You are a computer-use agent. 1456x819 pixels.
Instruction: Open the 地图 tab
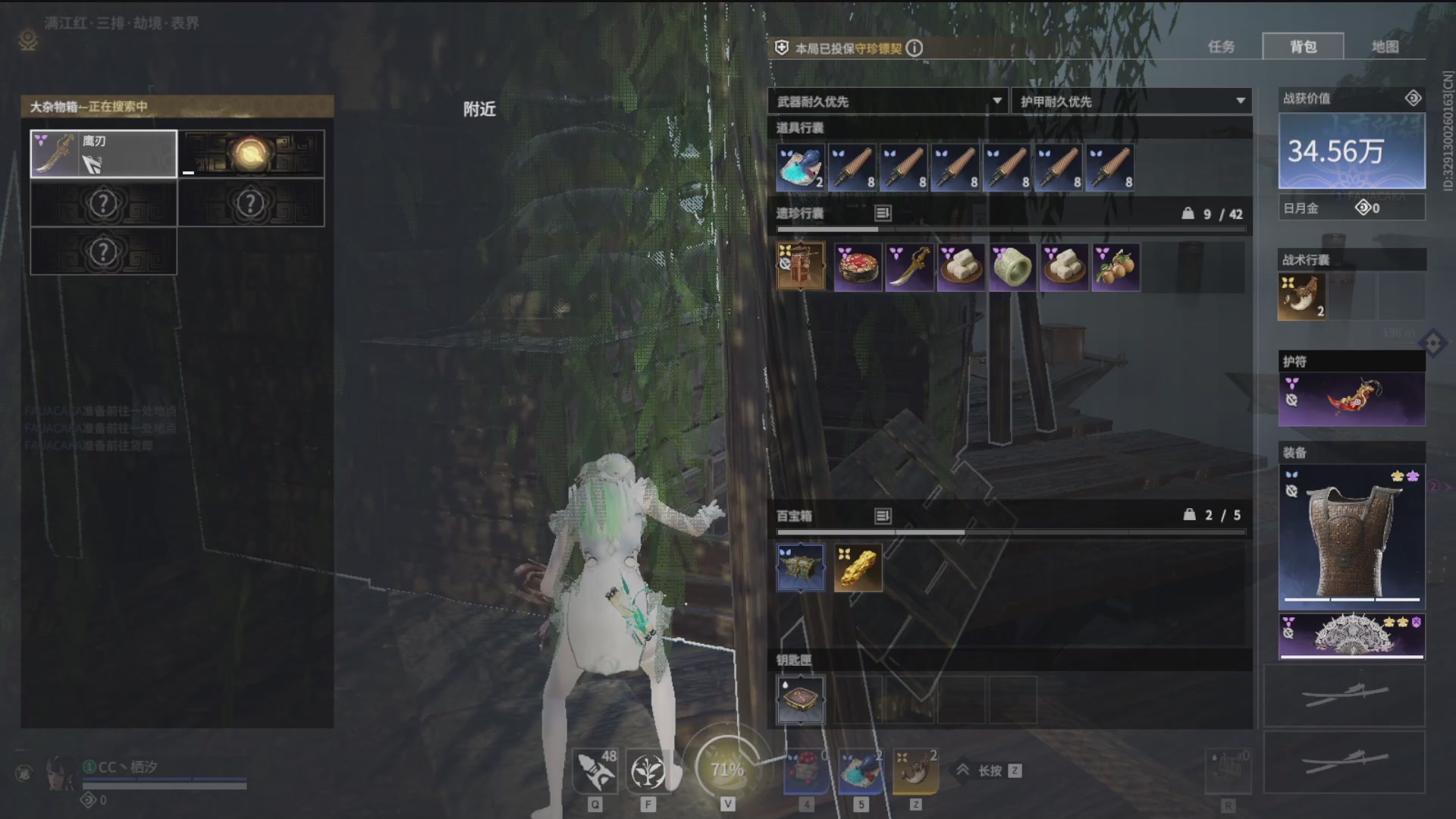(x=1385, y=47)
